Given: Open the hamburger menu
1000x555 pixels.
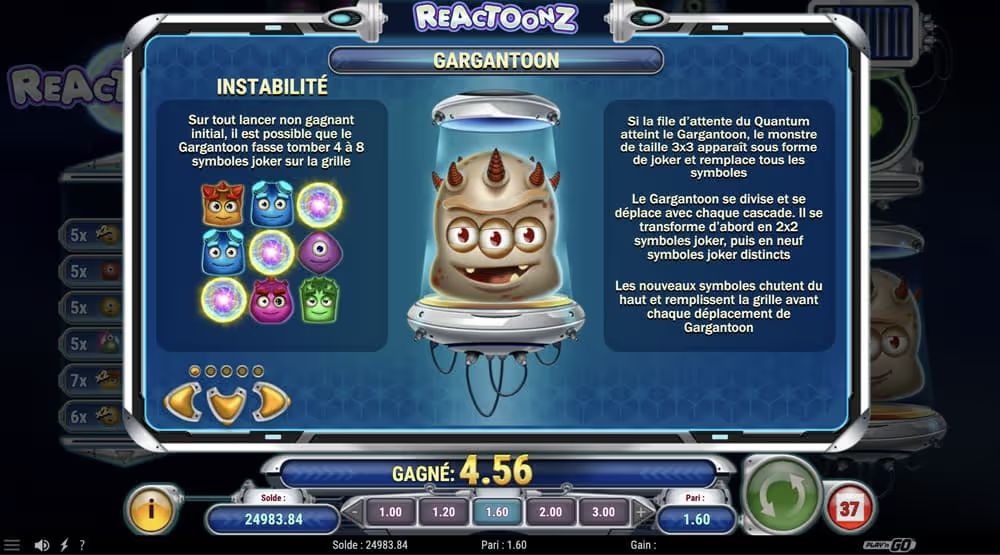Looking at the screenshot, I should (x=13, y=546).
